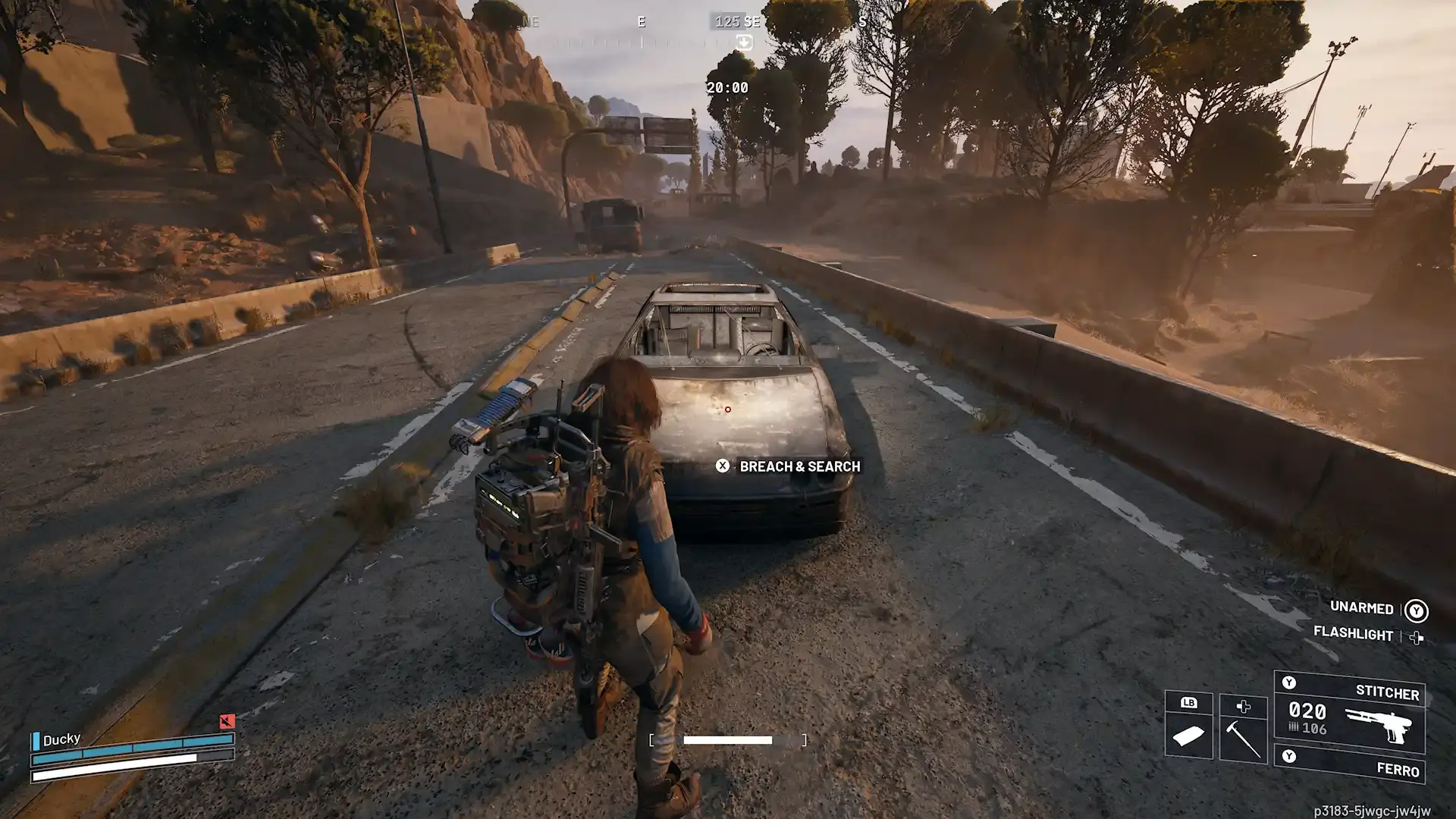The image size is (1456, 819).
Task: Click the LB prompt on the gauze slot
Action: click(1189, 703)
